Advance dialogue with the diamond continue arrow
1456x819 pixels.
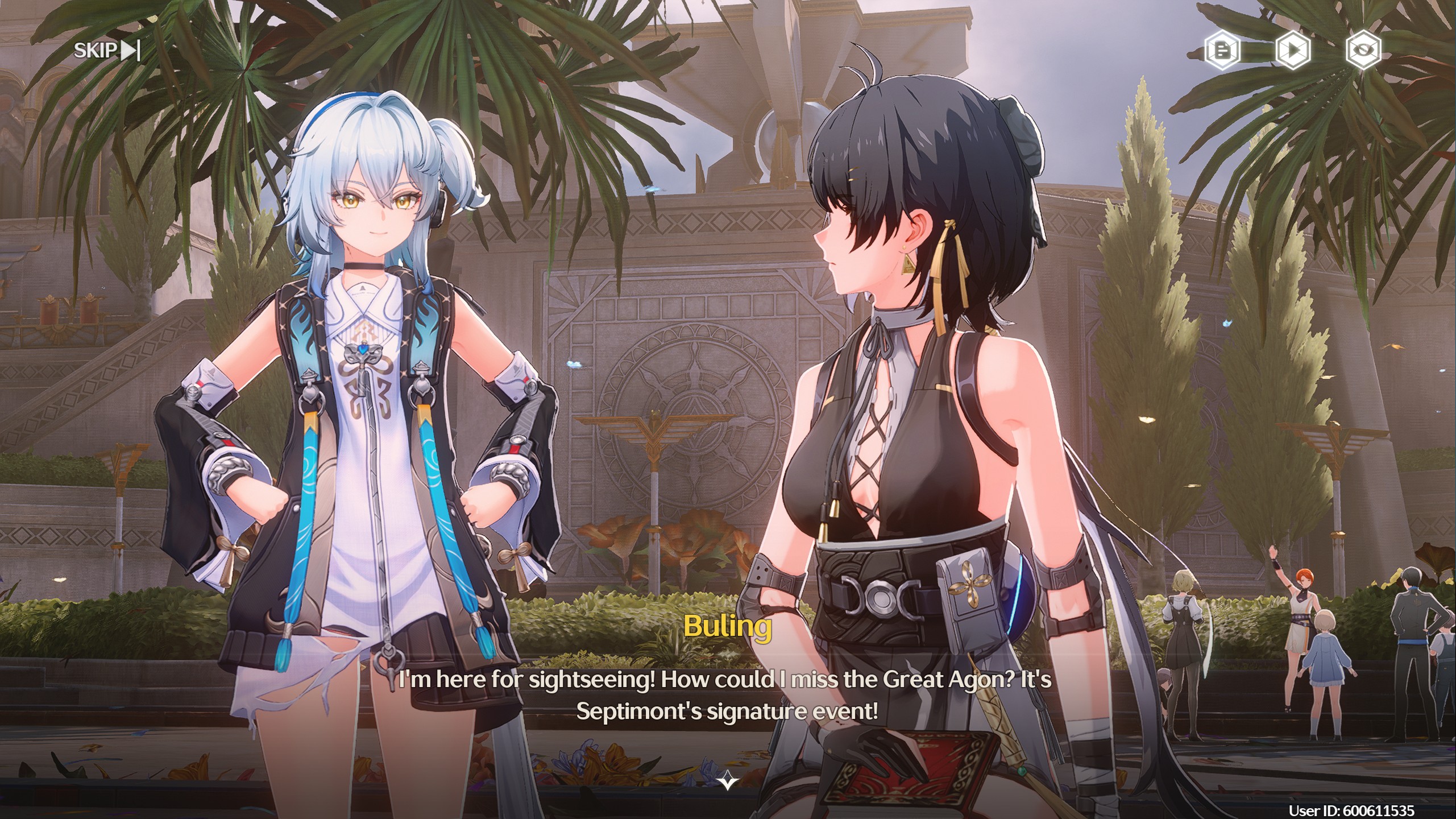click(x=728, y=782)
